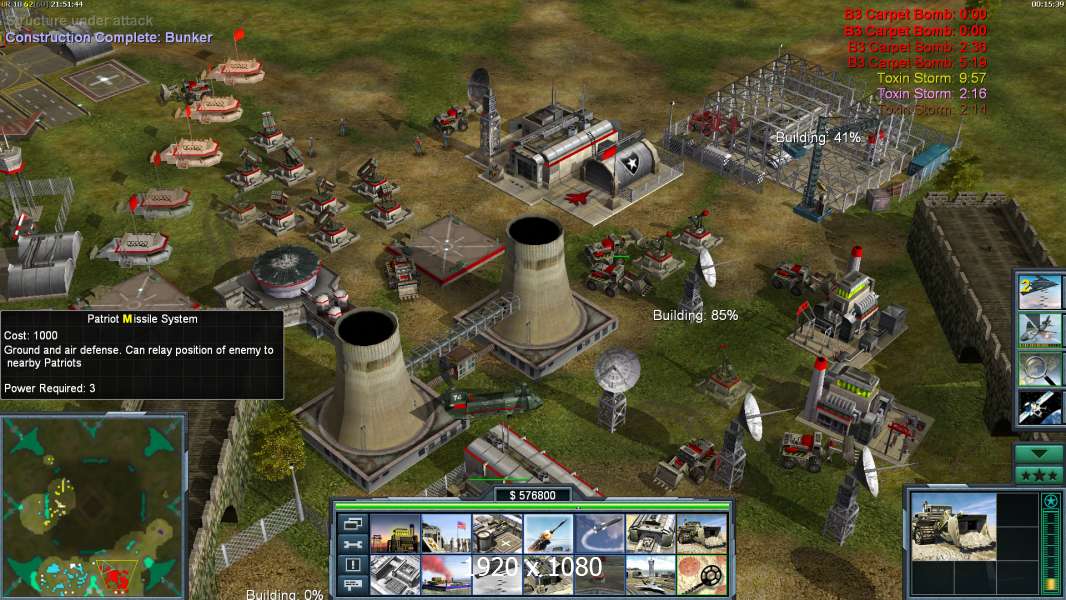This screenshot has width=1066, height=600.
Task: Choose the barracks icon with the American flag
Action: [x=446, y=533]
